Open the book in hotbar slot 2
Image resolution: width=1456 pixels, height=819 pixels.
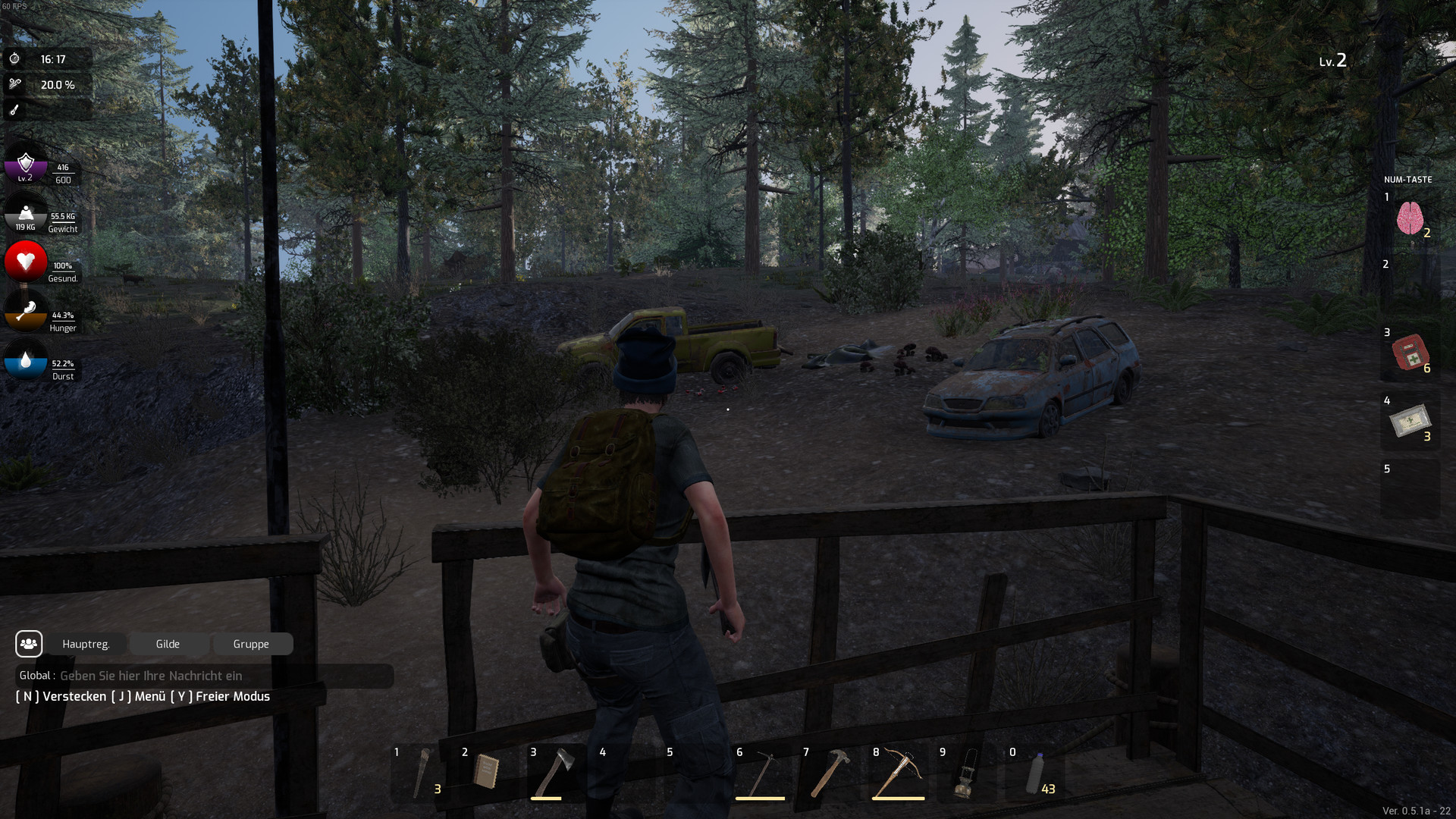click(x=487, y=772)
